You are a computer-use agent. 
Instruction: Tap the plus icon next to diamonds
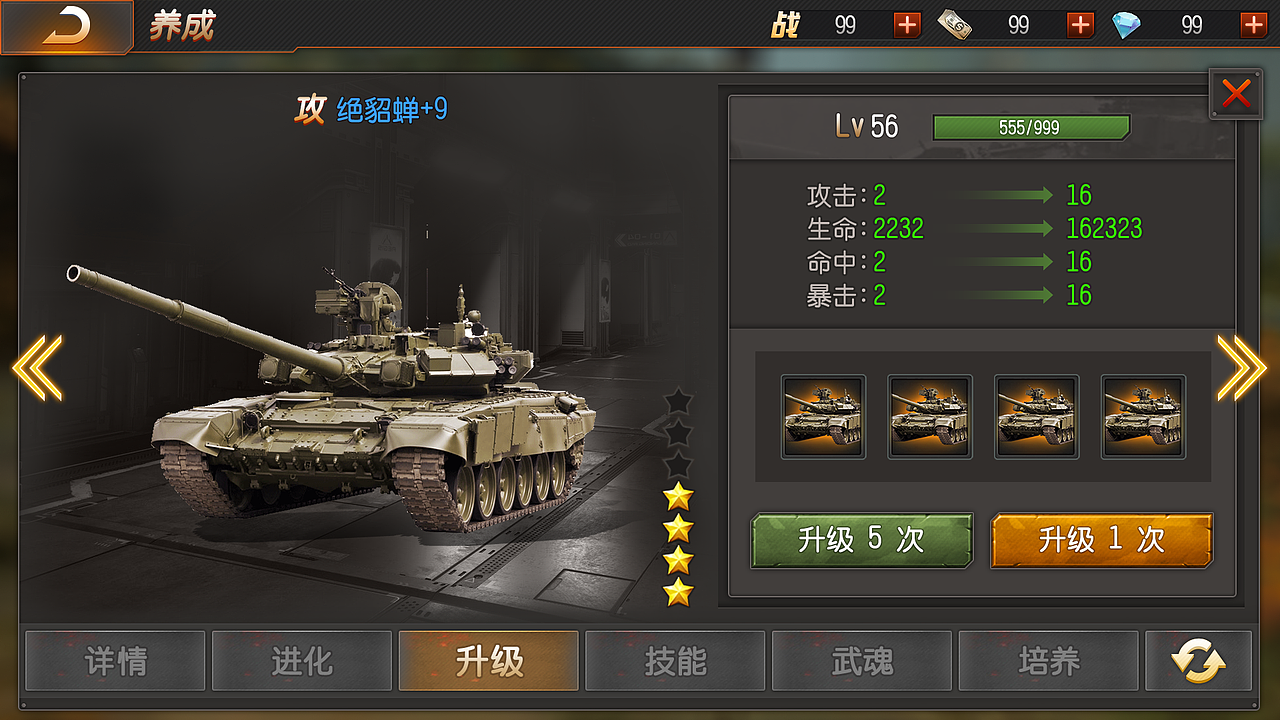1253,24
